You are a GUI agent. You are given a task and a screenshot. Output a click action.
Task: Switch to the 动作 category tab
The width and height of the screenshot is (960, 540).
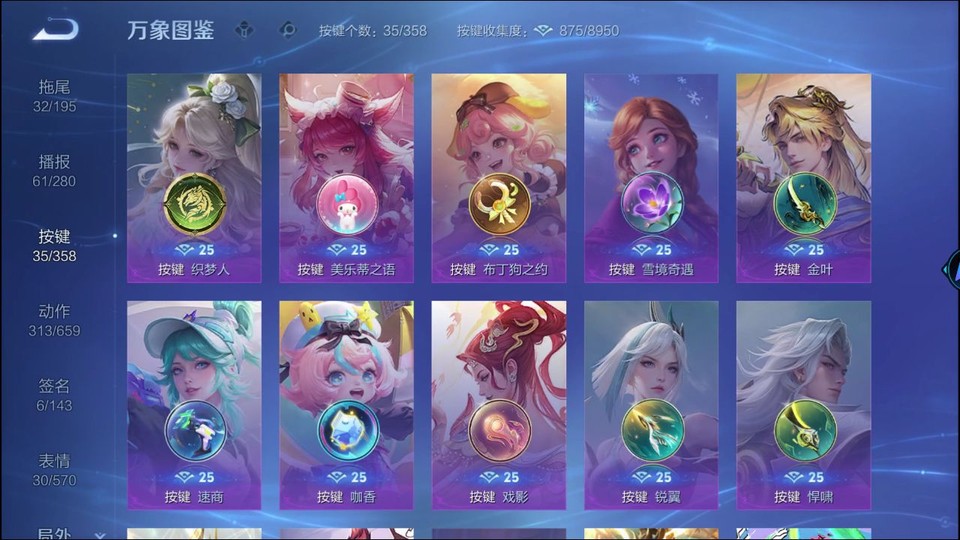55,320
